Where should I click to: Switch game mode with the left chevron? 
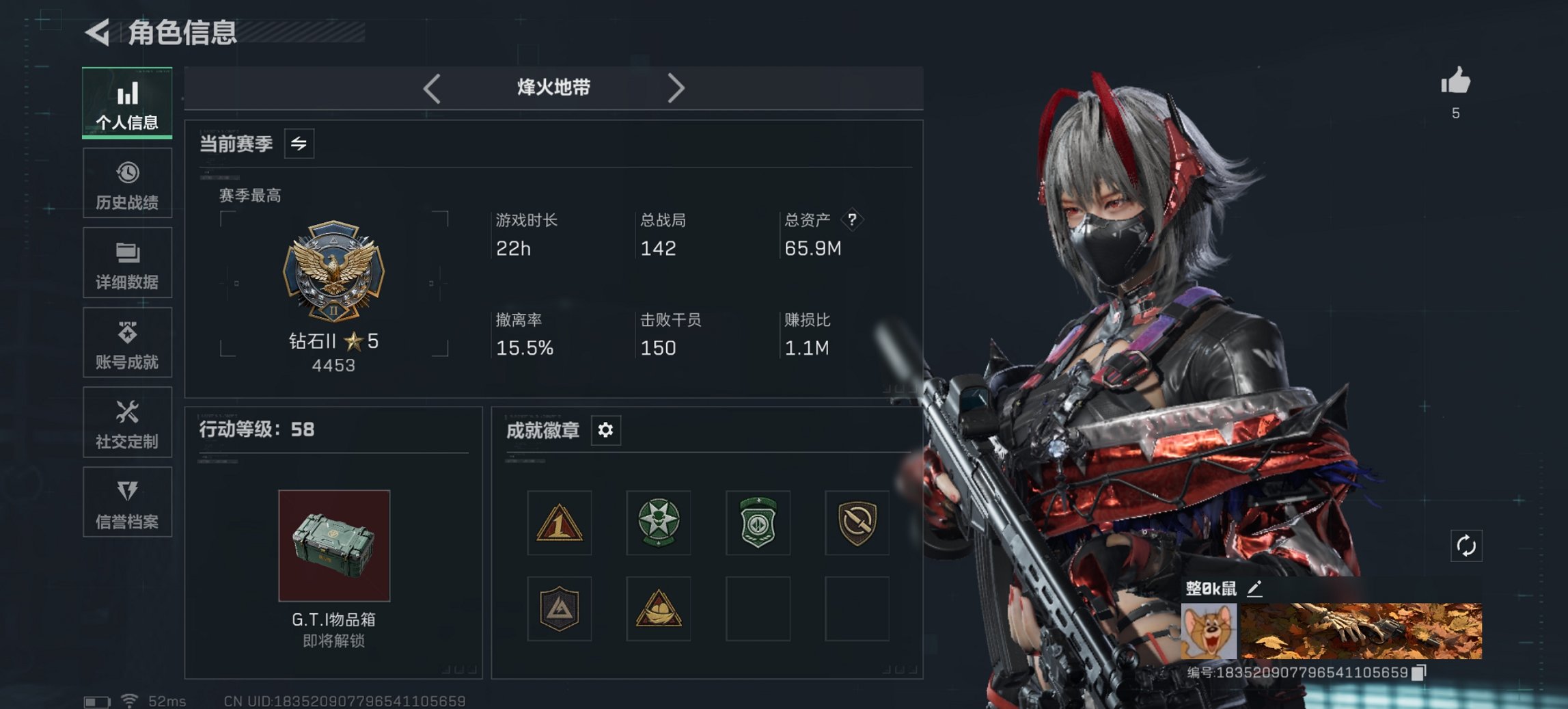430,88
